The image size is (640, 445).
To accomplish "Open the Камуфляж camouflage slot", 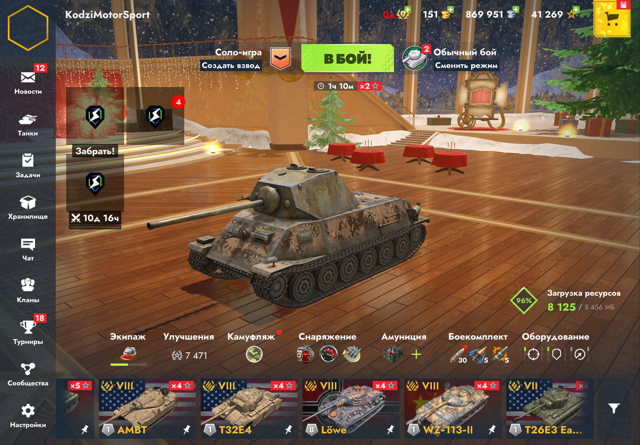I will tap(255, 354).
